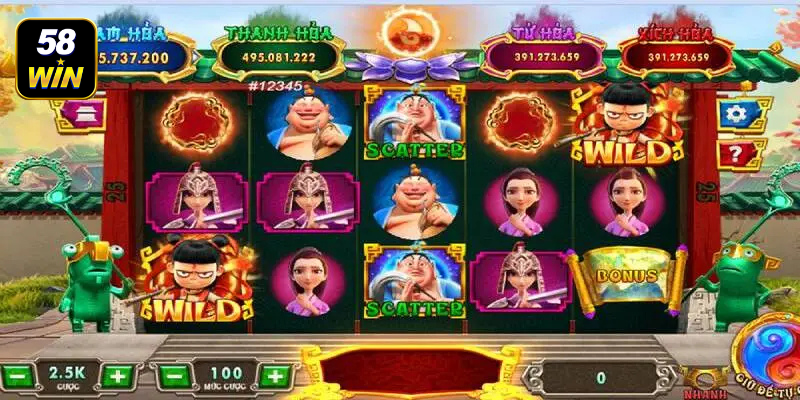This screenshot has width=800, height=400.
Task: Open the question mark help button
Action: (x=738, y=154)
